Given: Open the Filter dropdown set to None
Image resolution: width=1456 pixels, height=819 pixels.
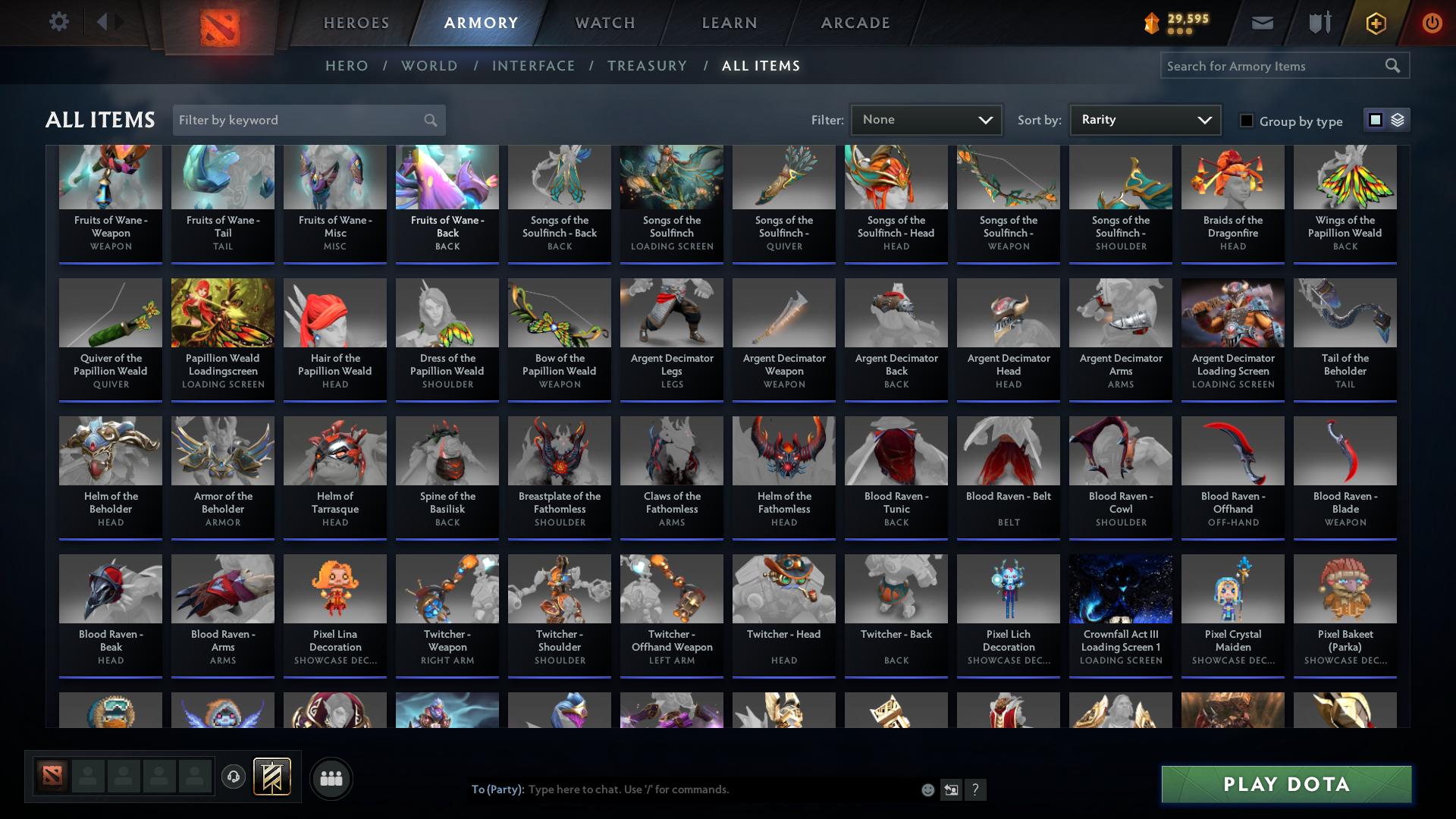Looking at the screenshot, I should (926, 120).
